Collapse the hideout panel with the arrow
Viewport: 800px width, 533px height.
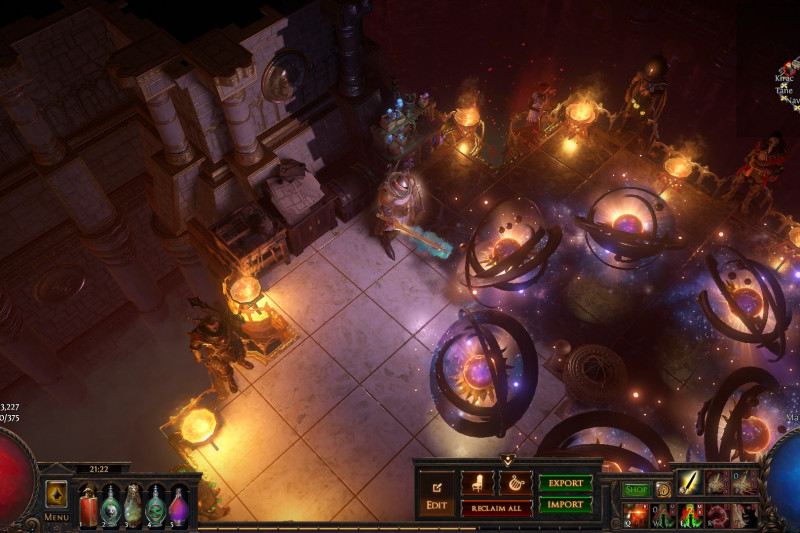507,460
